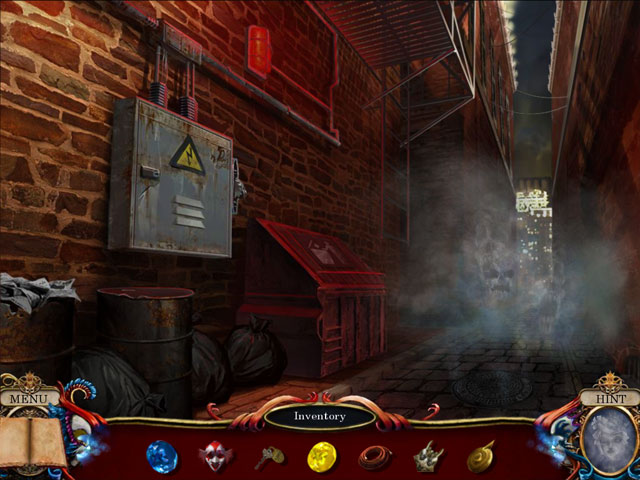Click the ghostly face hint portrait

coord(608,441)
